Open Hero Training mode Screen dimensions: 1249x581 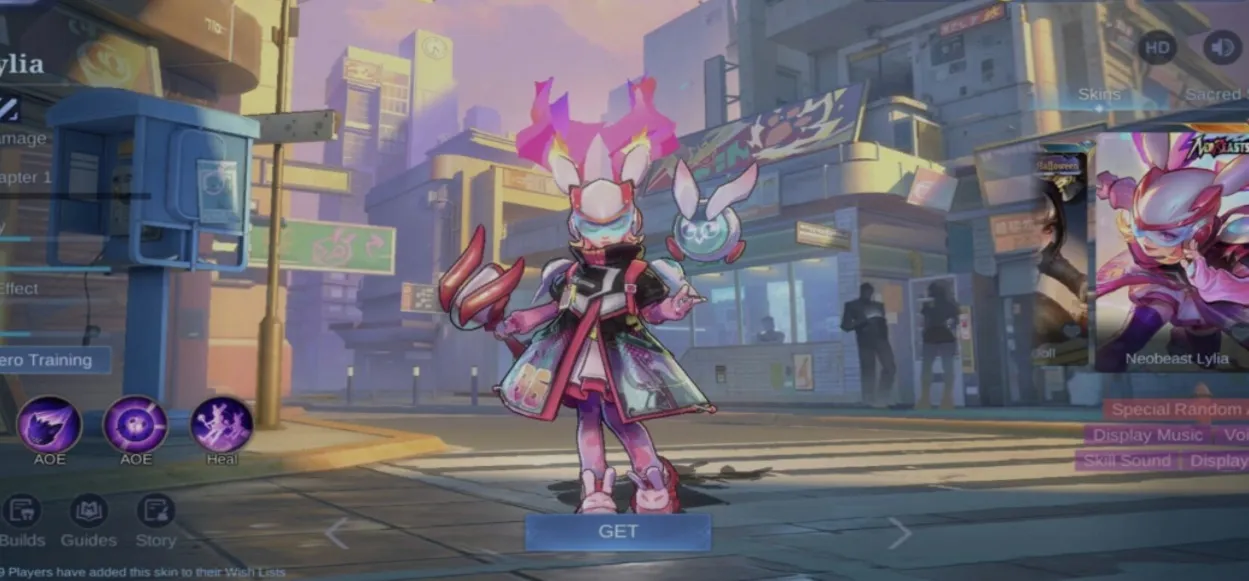point(50,361)
